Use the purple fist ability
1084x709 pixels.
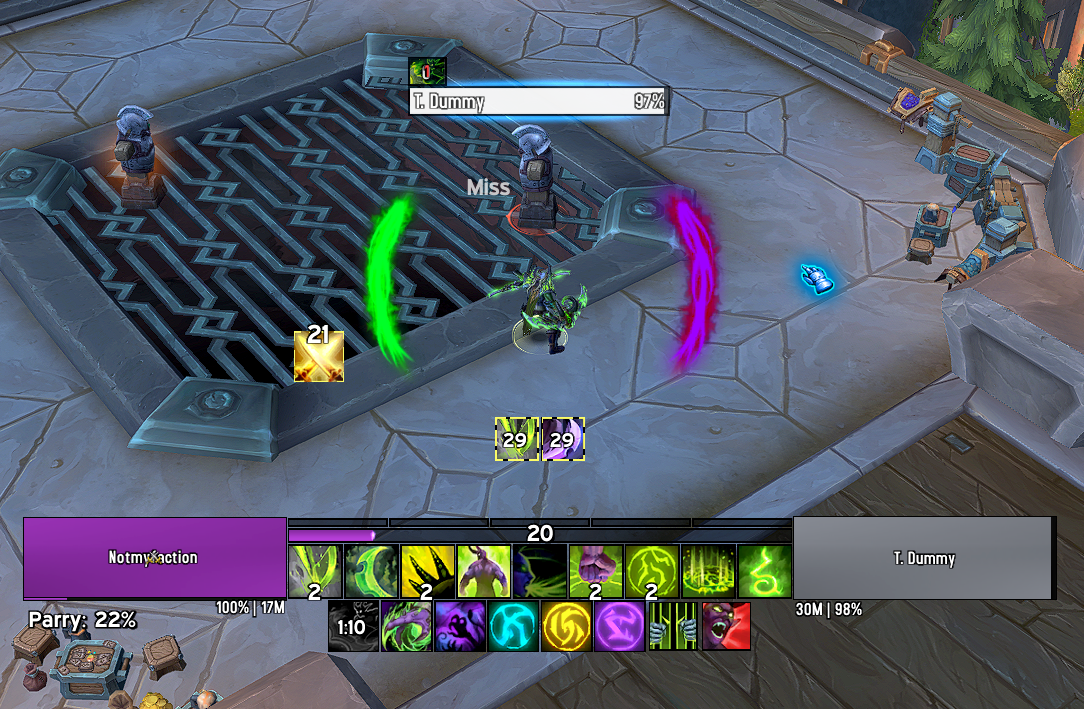(x=595, y=571)
